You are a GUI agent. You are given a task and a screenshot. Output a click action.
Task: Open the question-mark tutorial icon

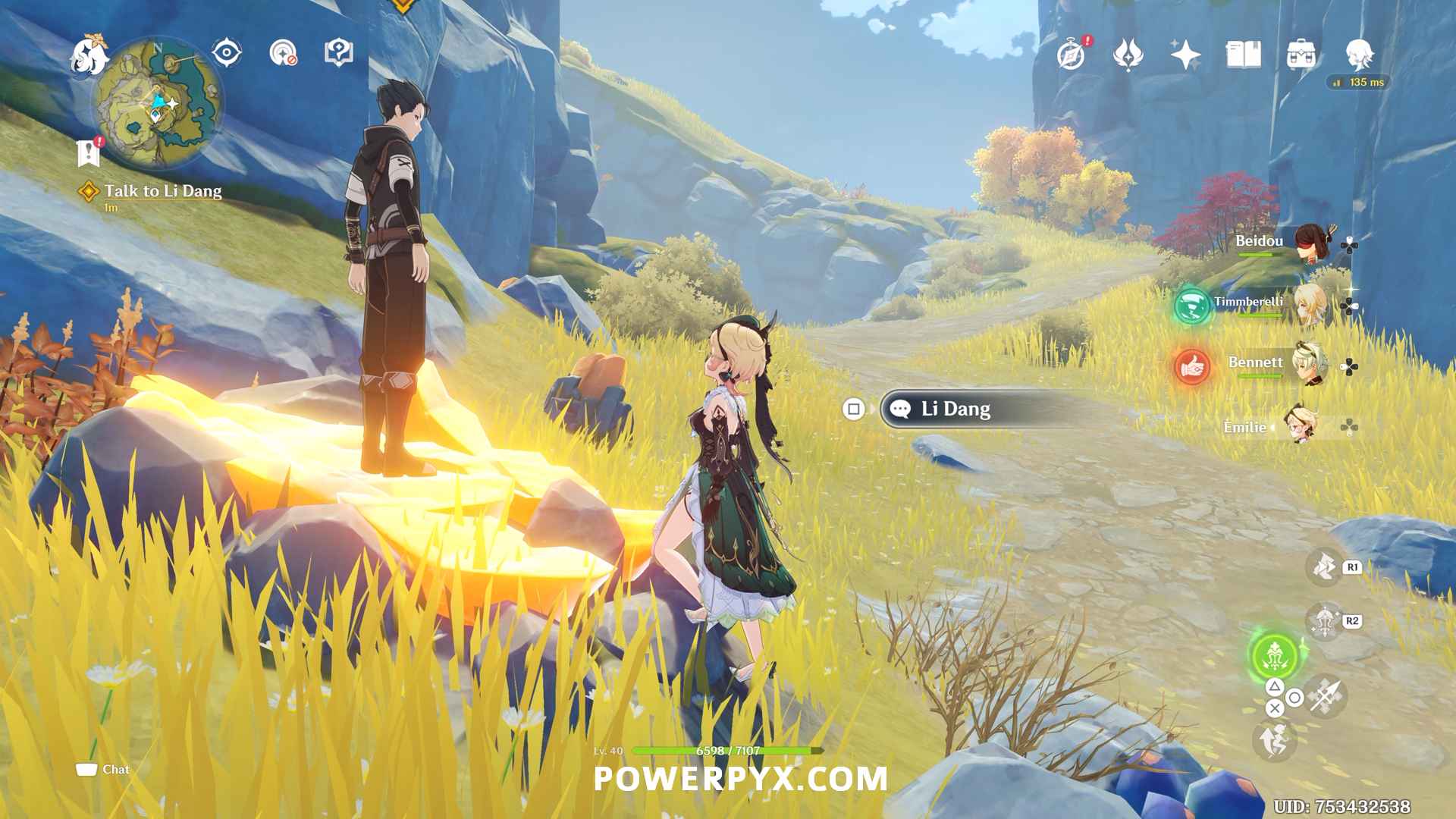(x=338, y=53)
